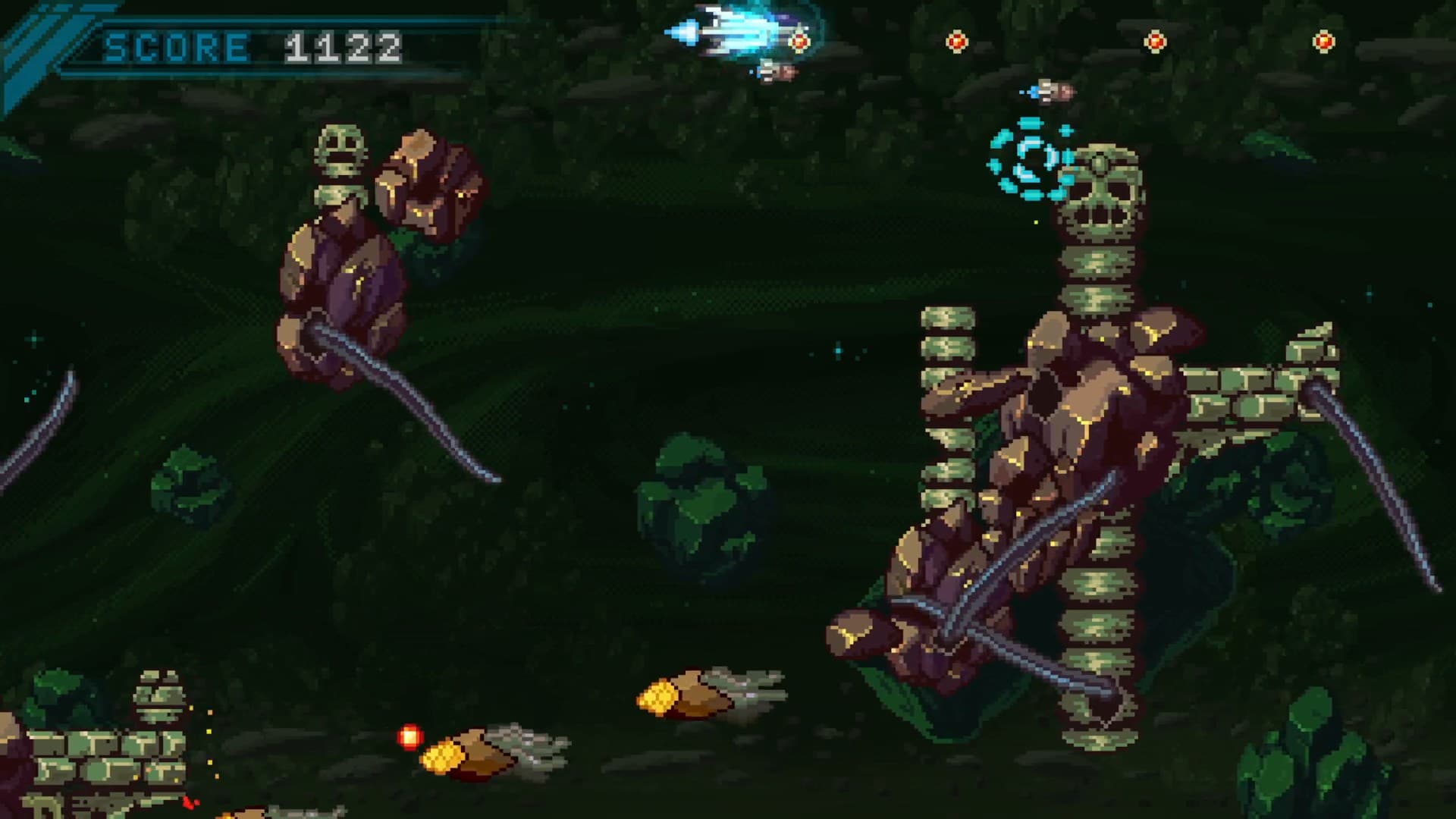Target the small enemy ship below the player

775,74
